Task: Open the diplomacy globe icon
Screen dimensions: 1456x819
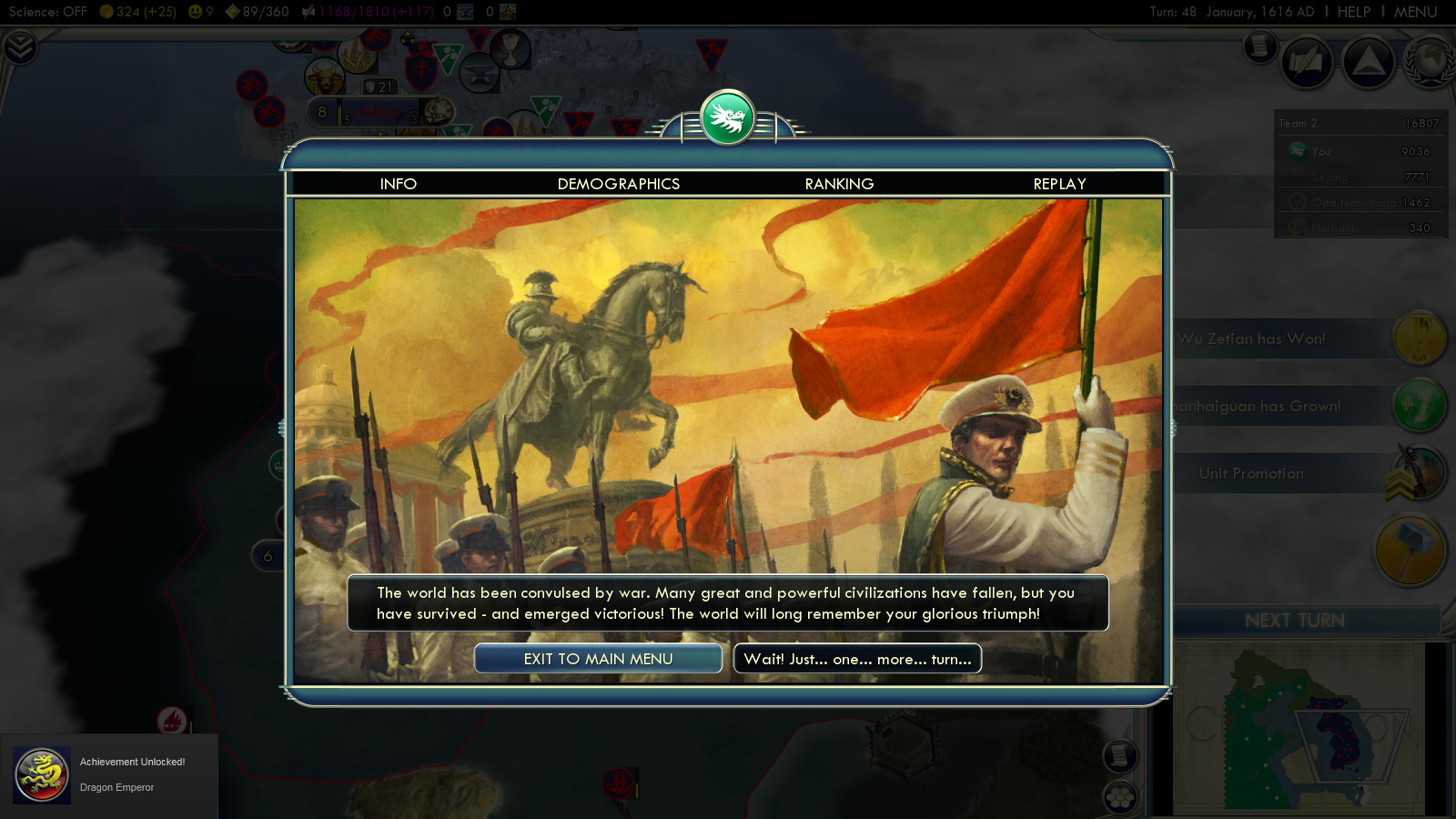Action: tap(1431, 62)
